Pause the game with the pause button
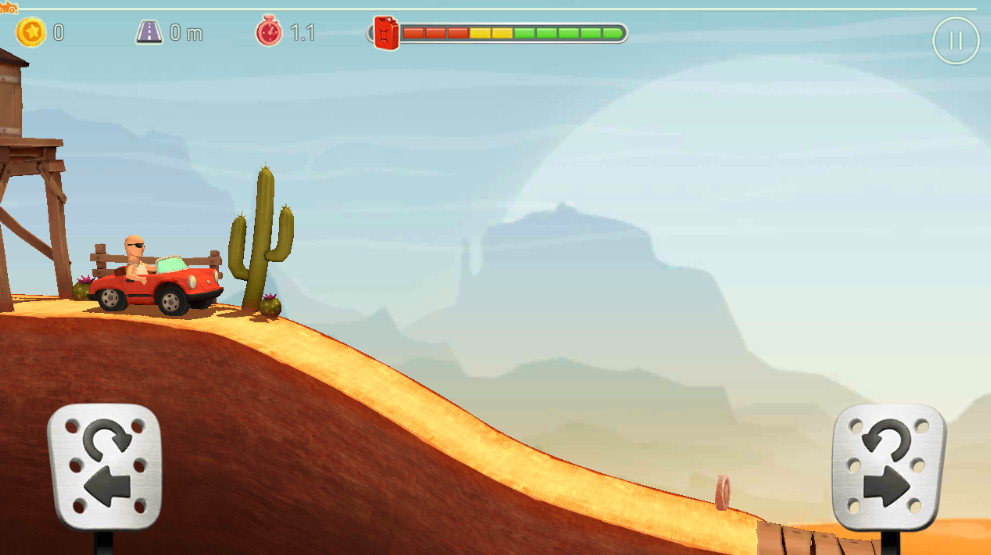The width and height of the screenshot is (991, 555). coord(955,41)
